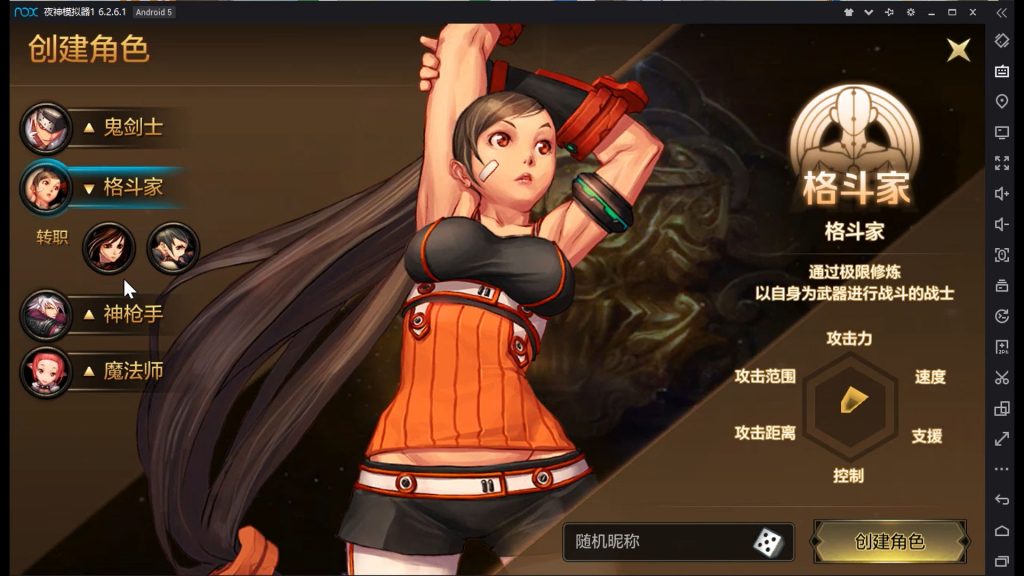Pick the dark-haired subclass portrait beside 转职
Screen dimensions: 1024x576
[173, 248]
